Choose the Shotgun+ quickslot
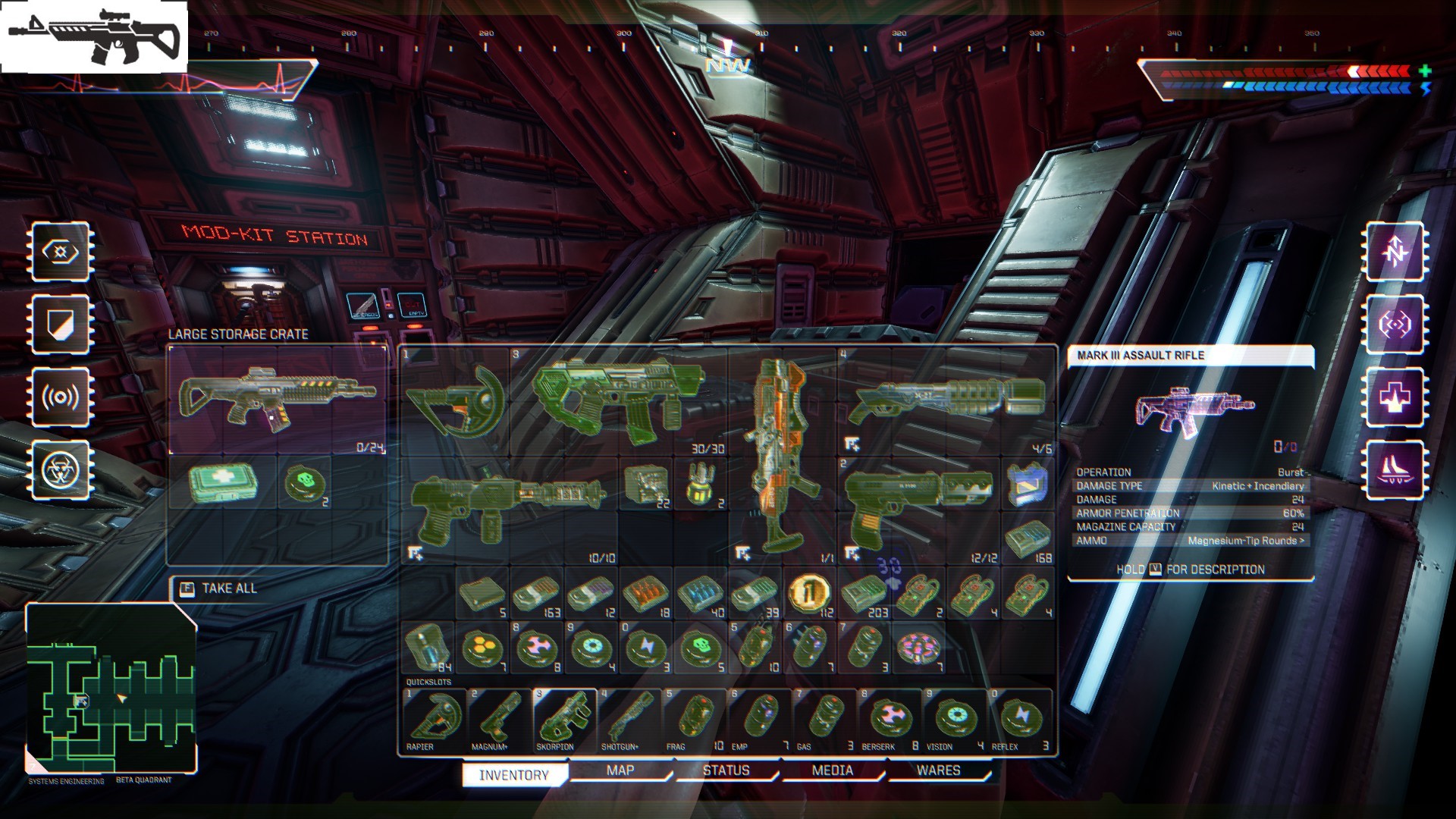 pyautogui.click(x=629, y=719)
